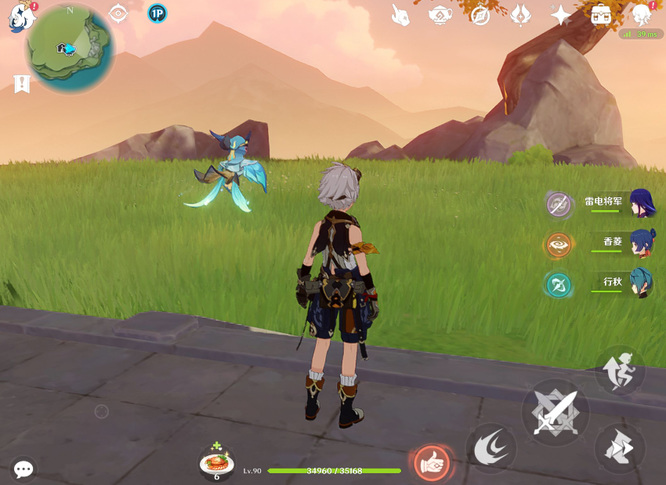This screenshot has width=666, height=485.
Task: Open the compass-shaped Adventurer Handbook icon
Action: [x=480, y=15]
